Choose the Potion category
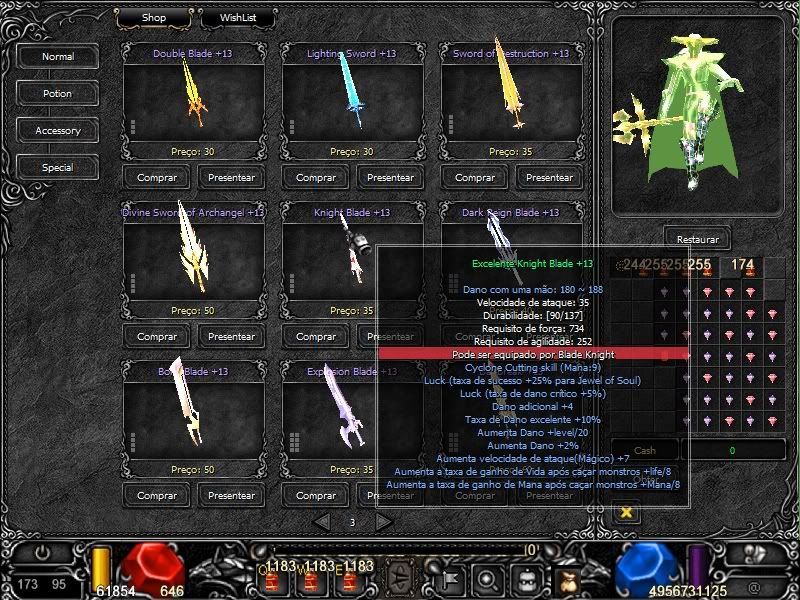The width and height of the screenshot is (800, 600). tap(58, 94)
